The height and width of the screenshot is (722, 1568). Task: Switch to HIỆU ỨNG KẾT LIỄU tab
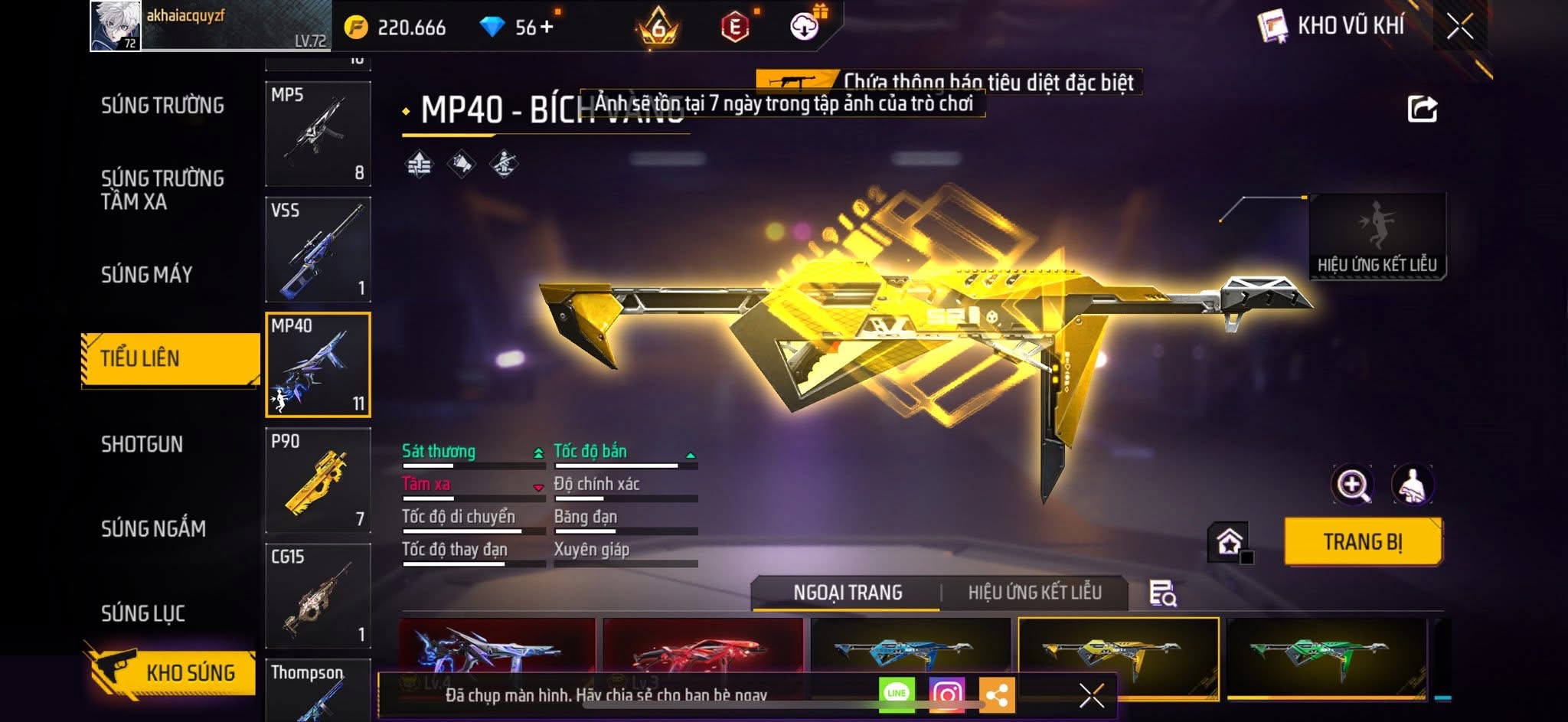click(1034, 593)
